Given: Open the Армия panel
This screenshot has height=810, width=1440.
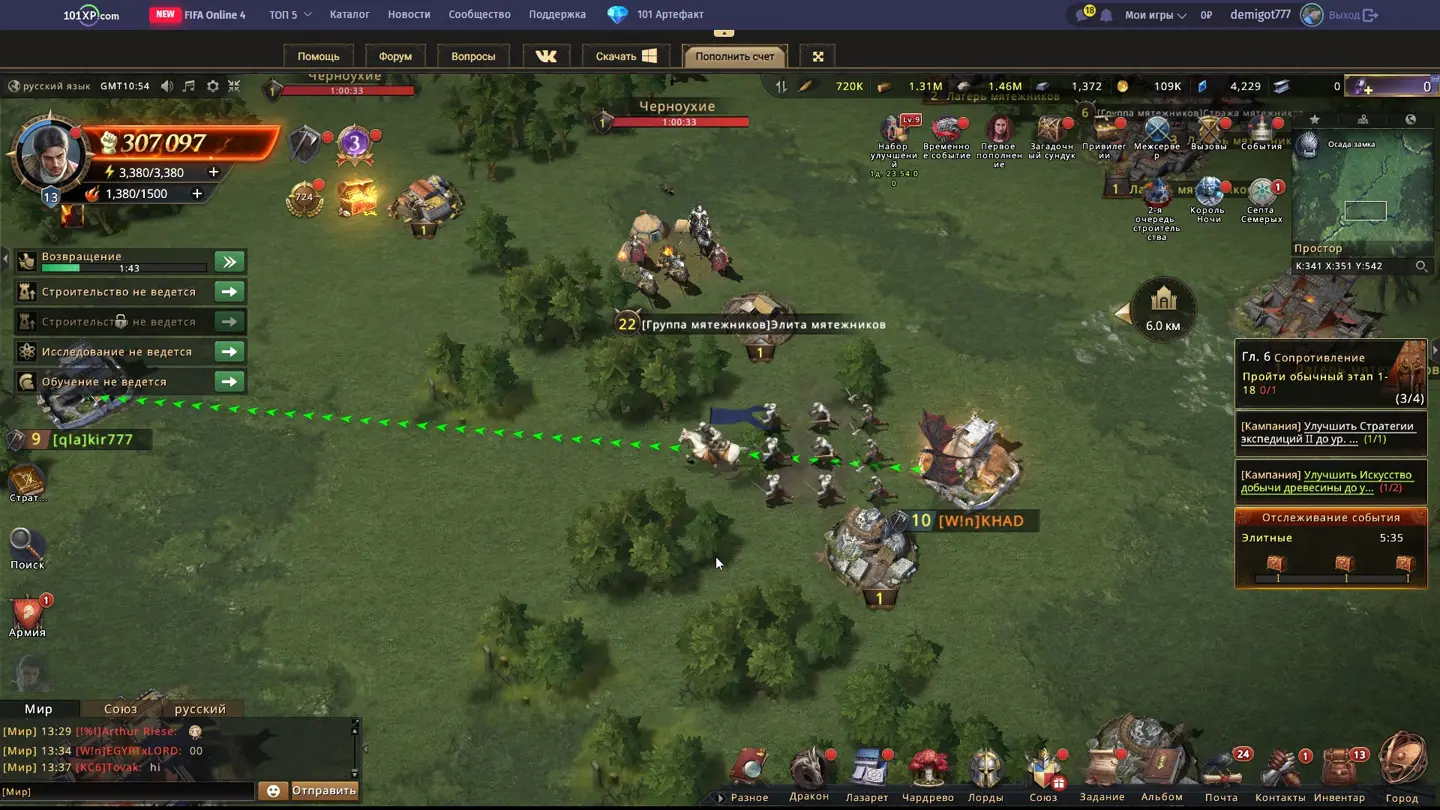Looking at the screenshot, I should pyautogui.click(x=28, y=615).
